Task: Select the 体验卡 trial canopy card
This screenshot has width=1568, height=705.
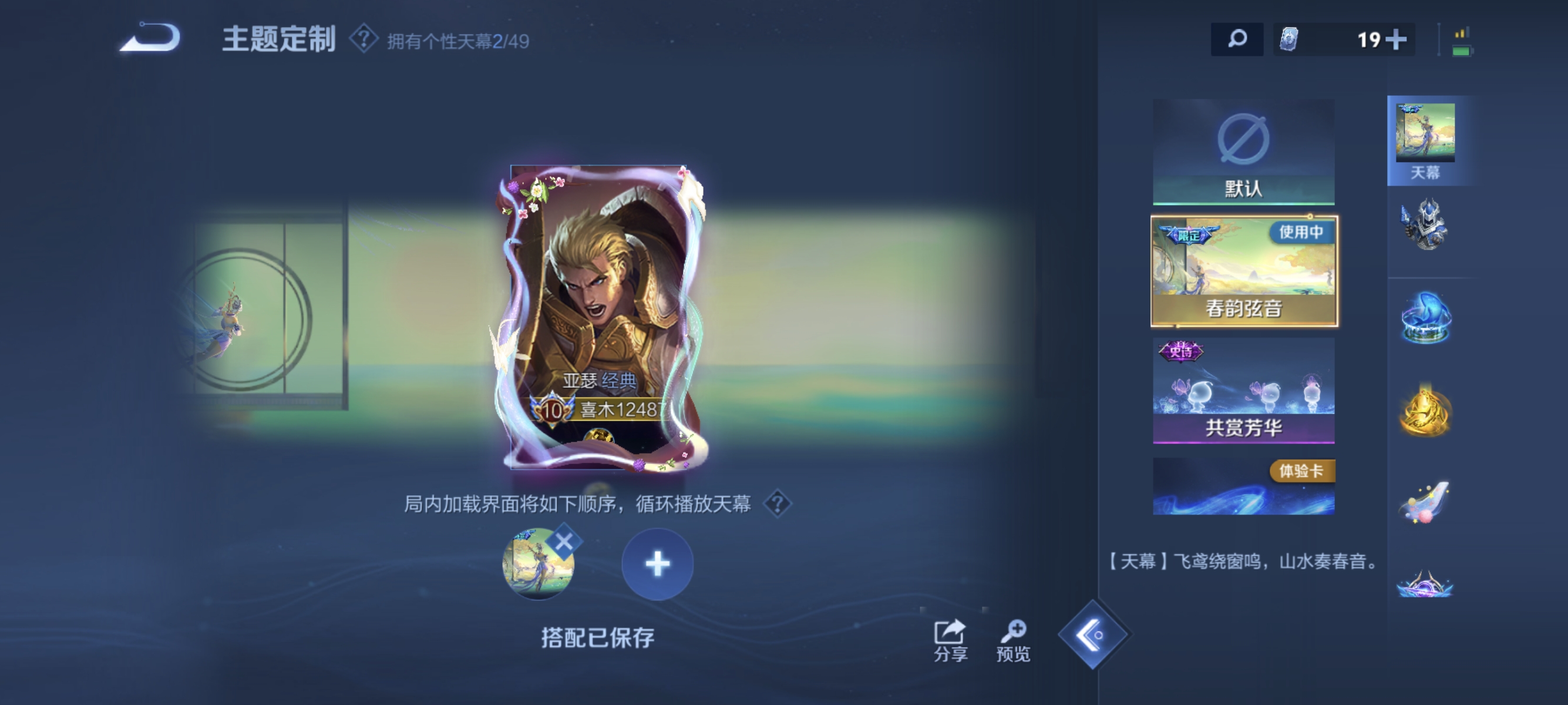Action: pos(1244,487)
